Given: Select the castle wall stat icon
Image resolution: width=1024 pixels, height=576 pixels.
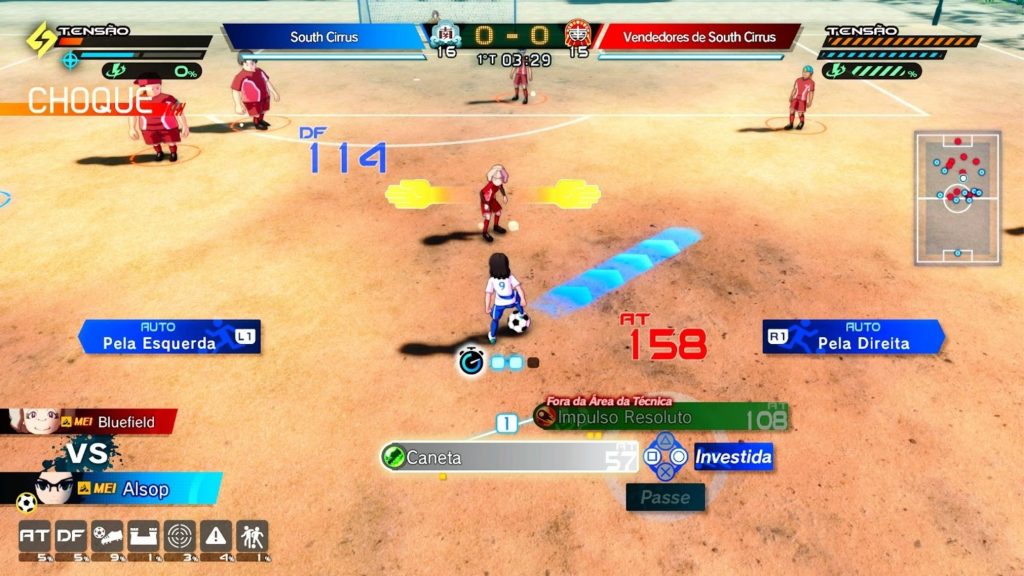Looking at the screenshot, I should coord(143,537).
